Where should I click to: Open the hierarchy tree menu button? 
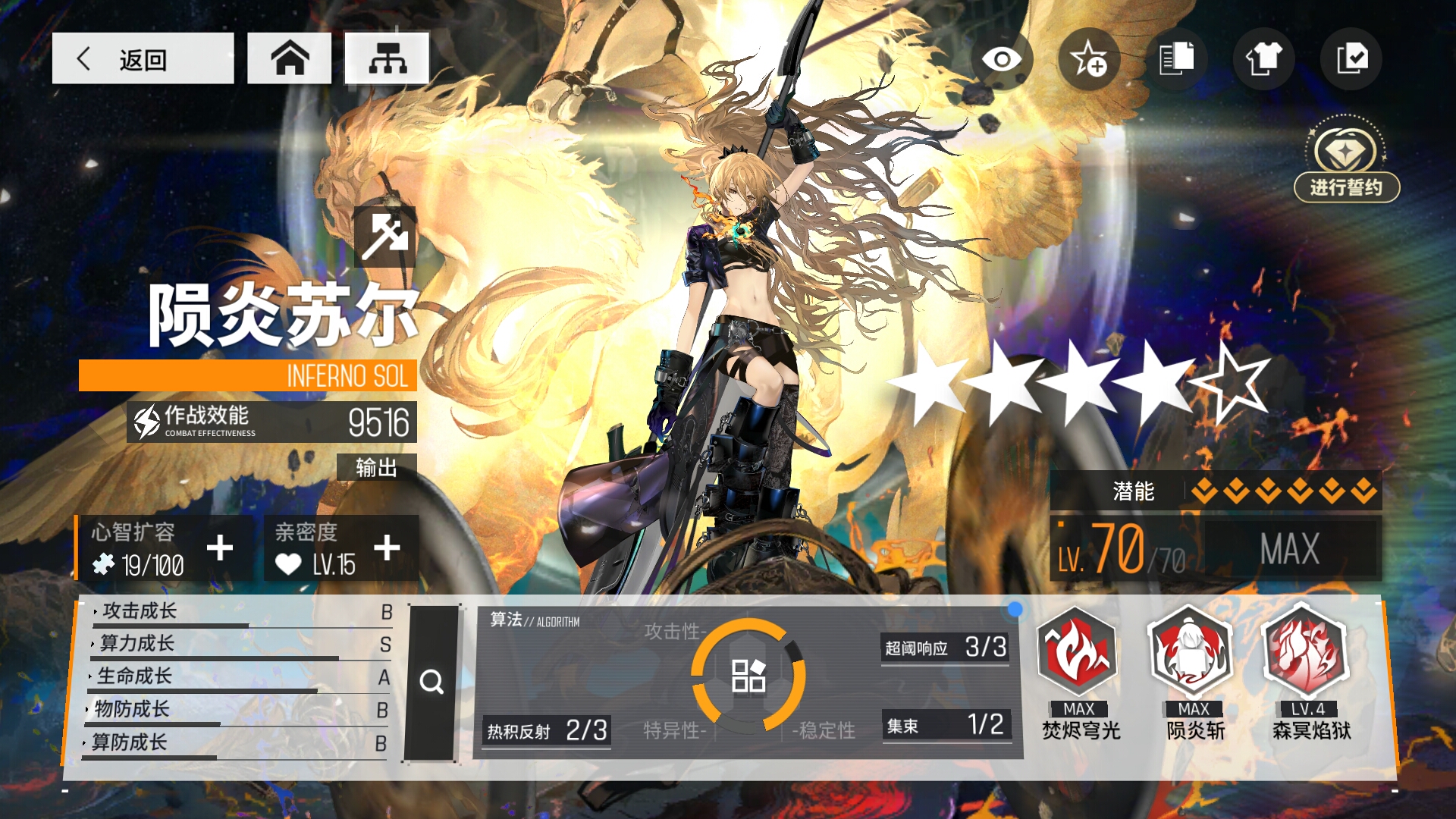(387, 58)
